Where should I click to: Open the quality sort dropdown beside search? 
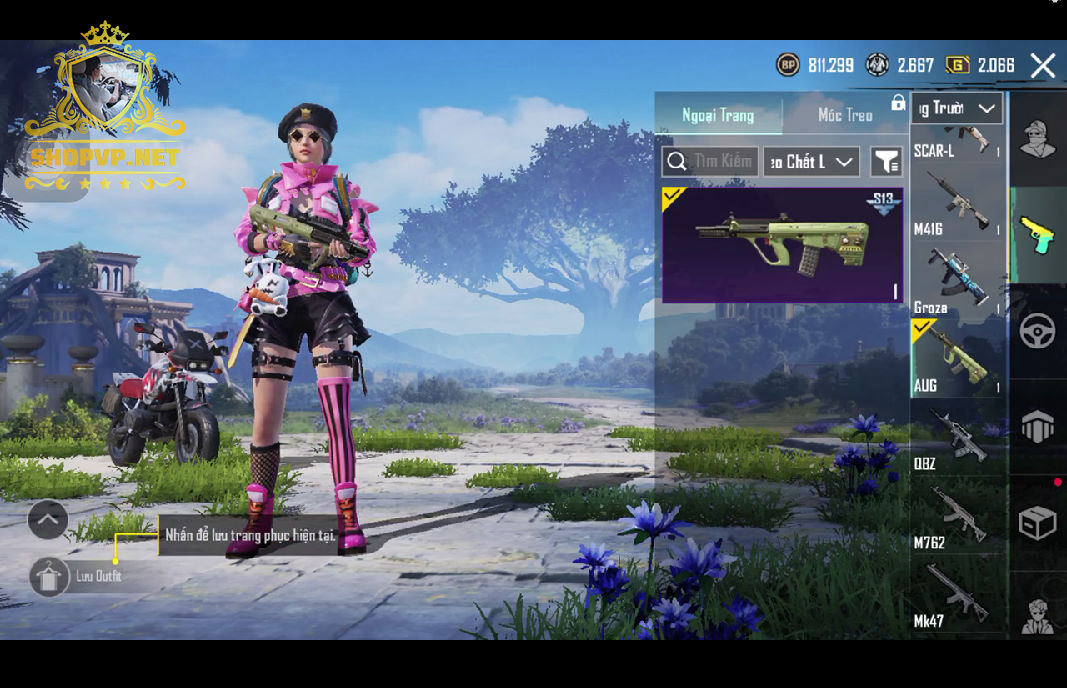[x=811, y=161]
